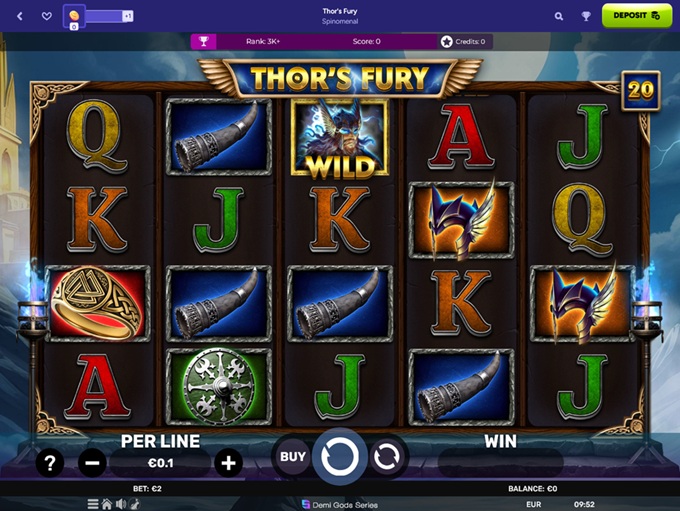Image resolution: width=680 pixels, height=511 pixels.
Task: Add the game to favorites with the heart
Action: pos(46,16)
